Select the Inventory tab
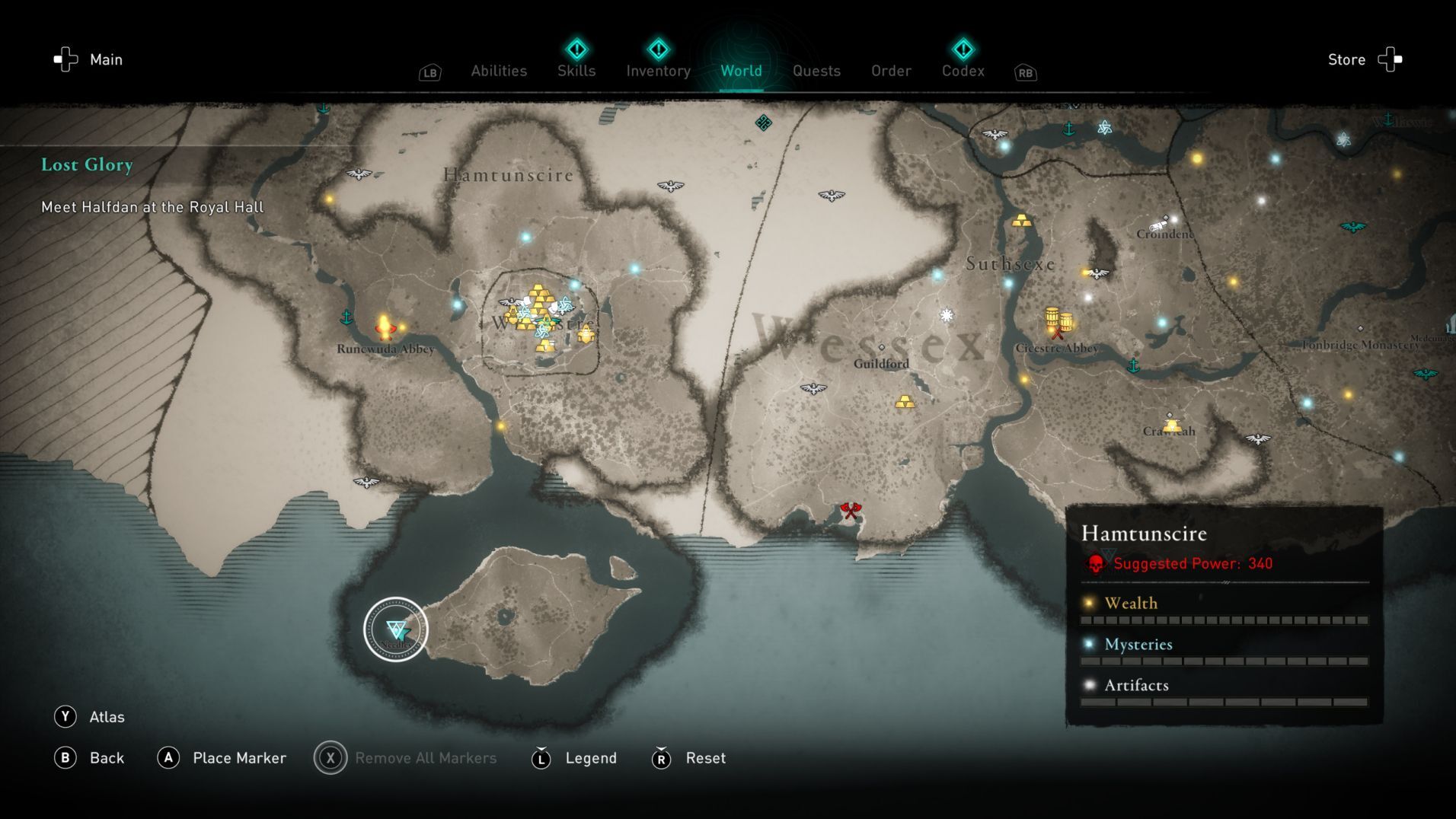 pyautogui.click(x=658, y=71)
